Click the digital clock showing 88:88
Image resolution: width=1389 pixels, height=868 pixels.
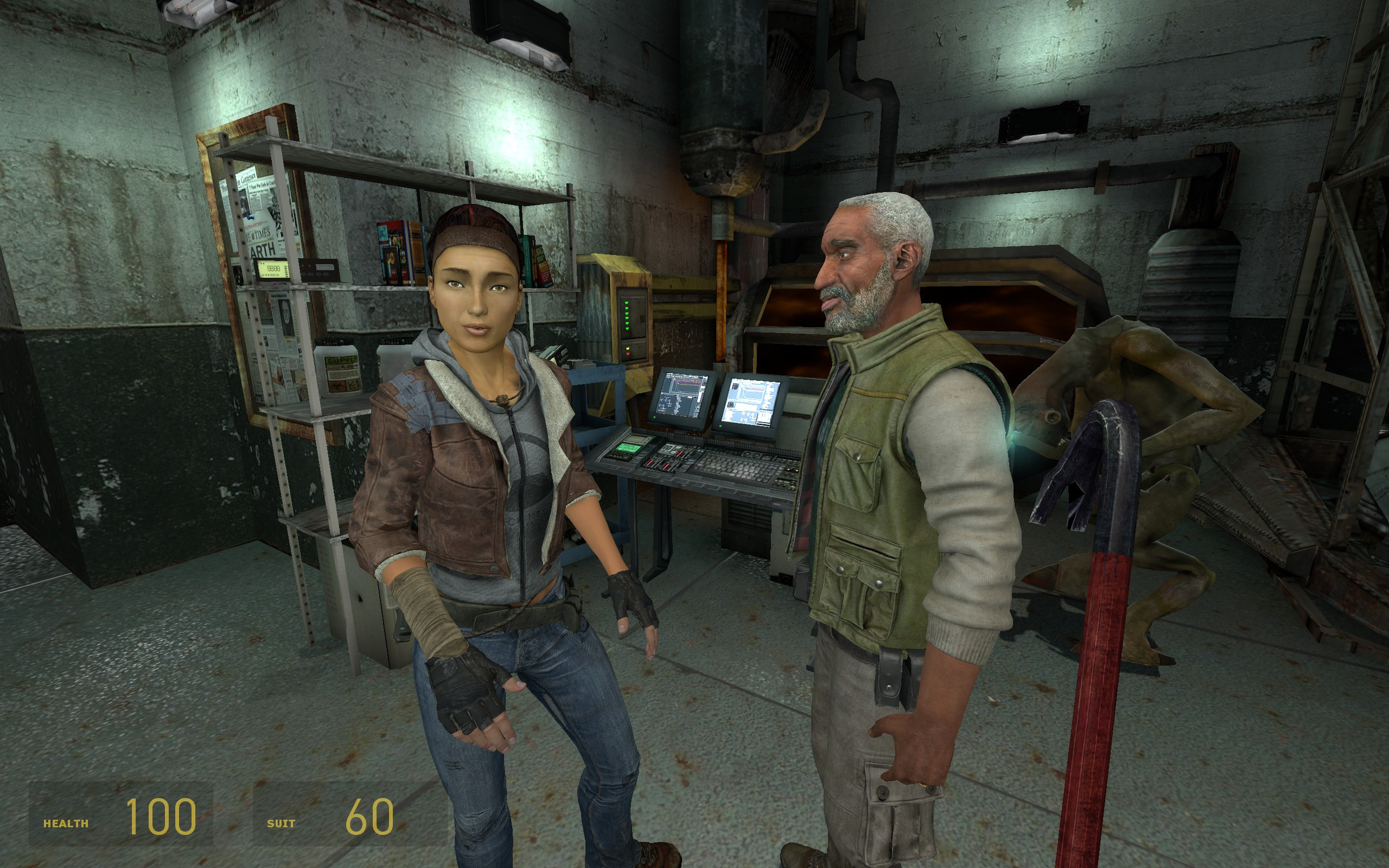(275, 269)
